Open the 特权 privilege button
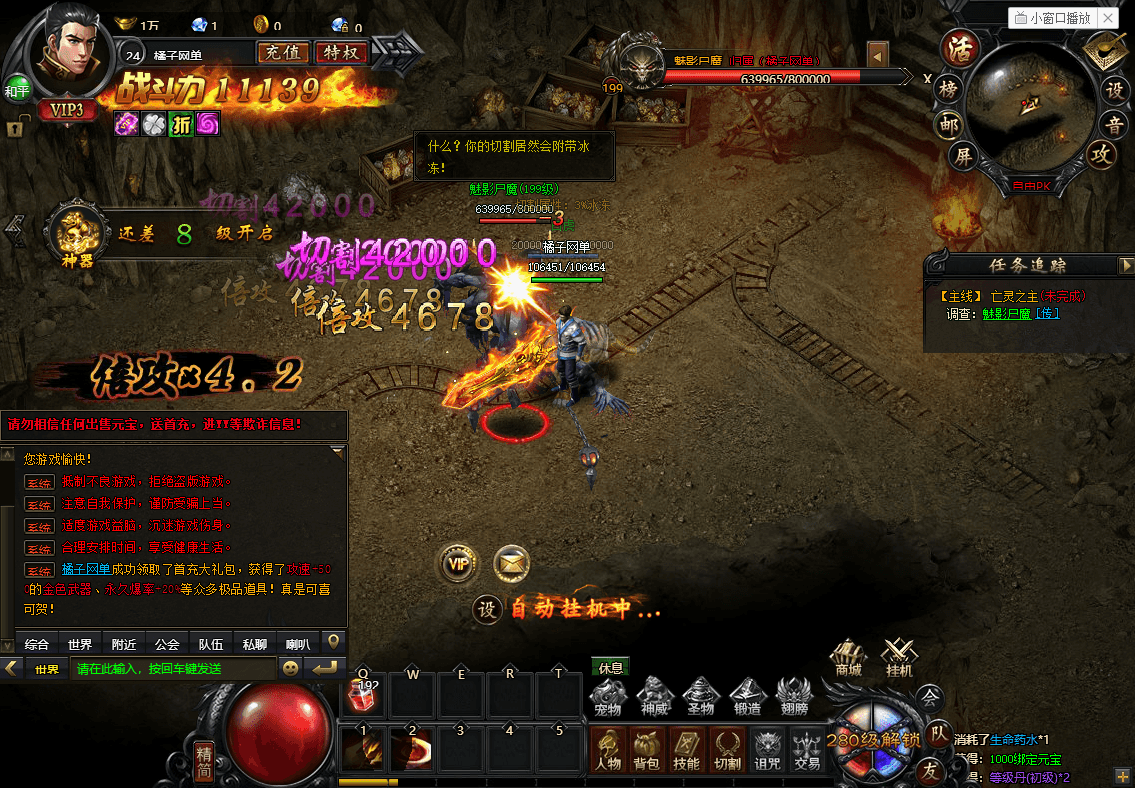The image size is (1135, 788). tap(341, 52)
